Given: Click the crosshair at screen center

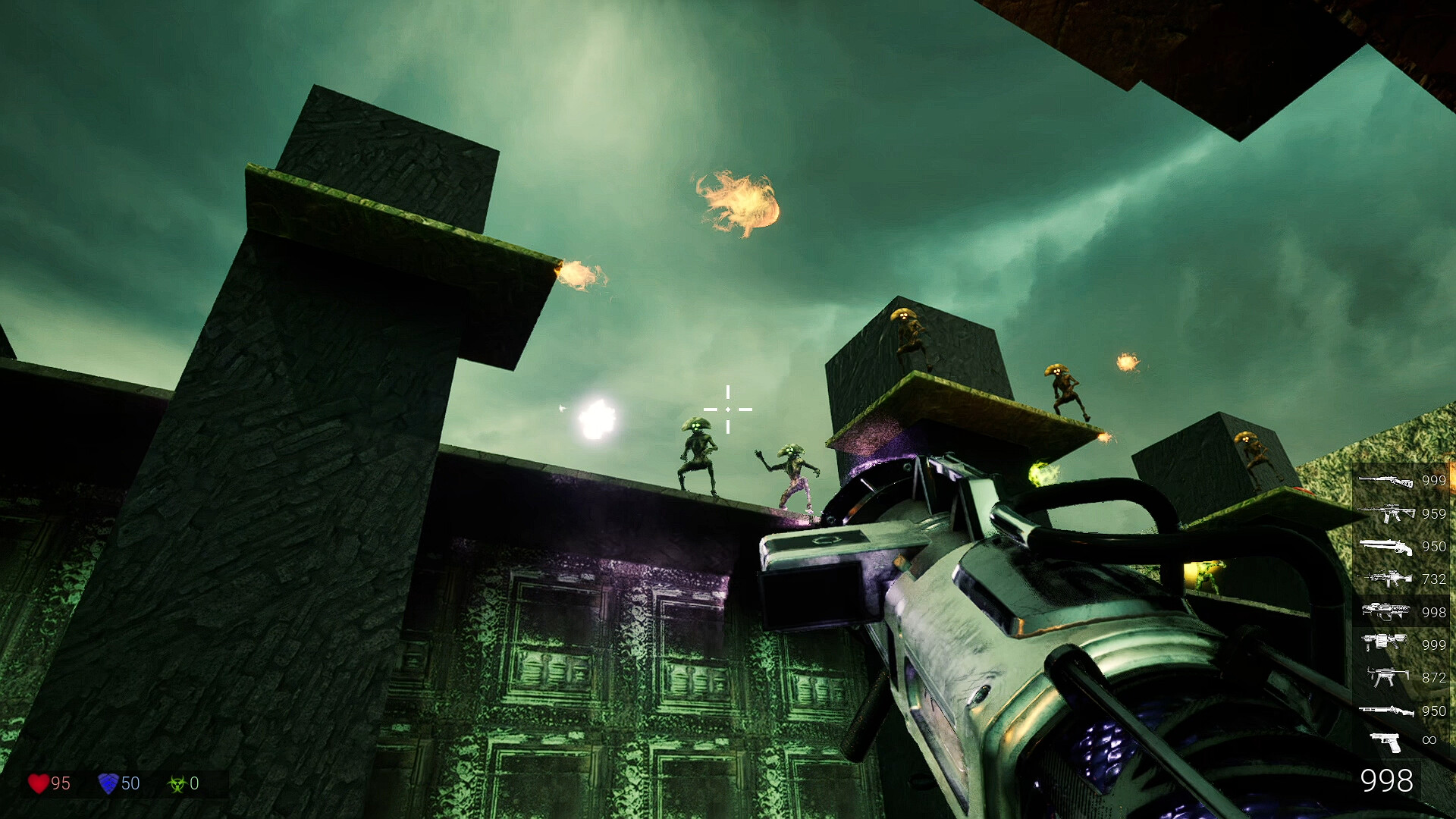Looking at the screenshot, I should click(728, 409).
